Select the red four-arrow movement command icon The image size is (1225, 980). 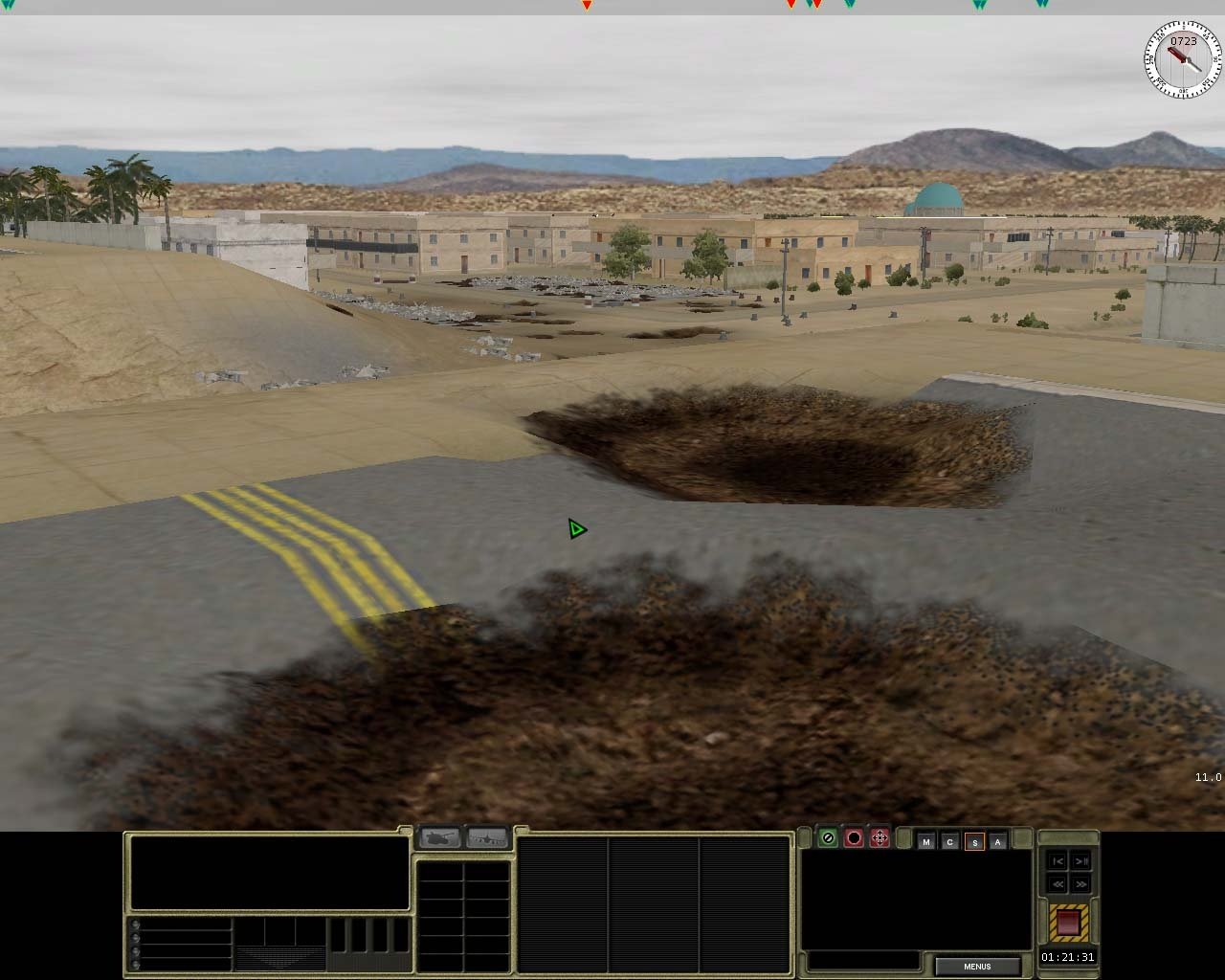tap(880, 837)
